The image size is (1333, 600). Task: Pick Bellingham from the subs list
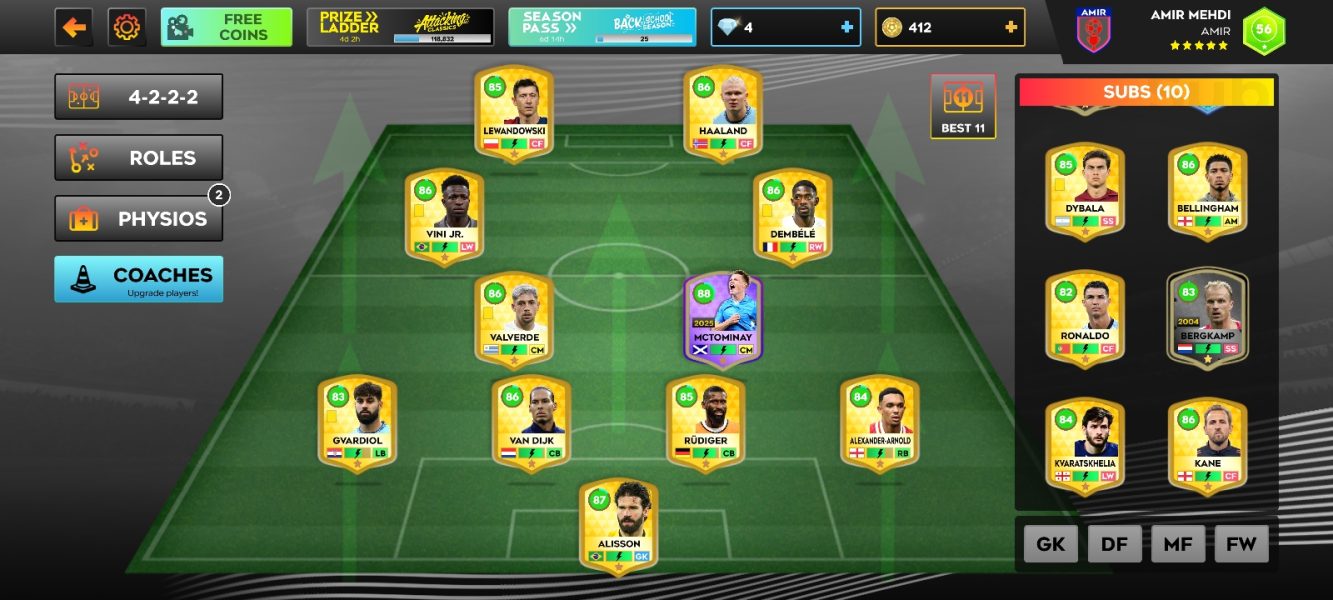[1207, 191]
